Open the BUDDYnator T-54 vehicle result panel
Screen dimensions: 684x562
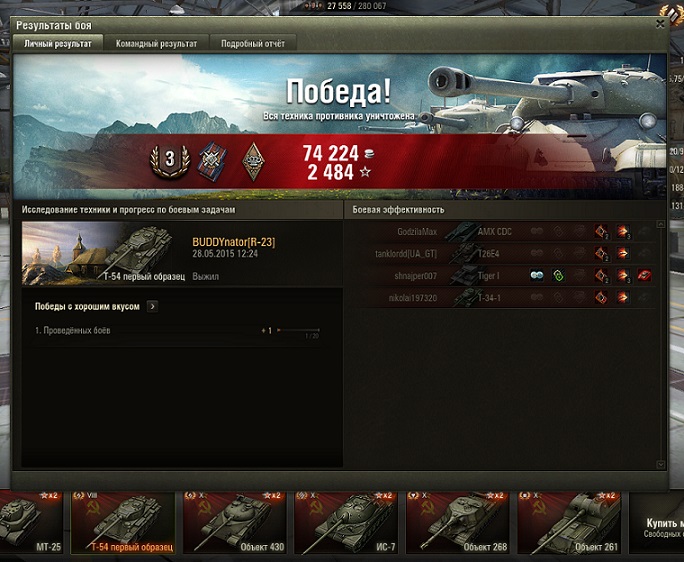pyautogui.click(x=181, y=254)
